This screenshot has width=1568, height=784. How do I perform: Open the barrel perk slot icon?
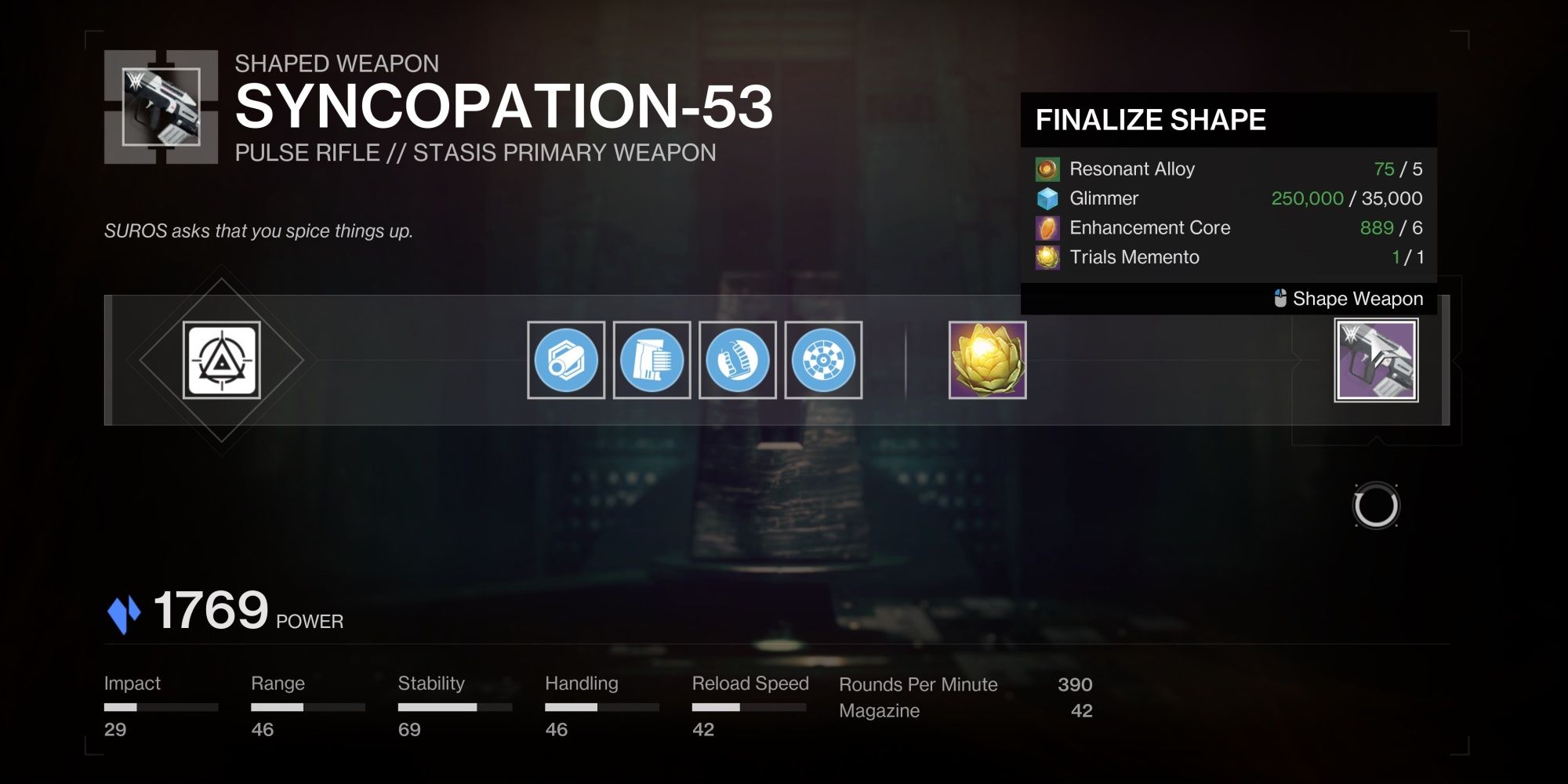click(x=566, y=361)
